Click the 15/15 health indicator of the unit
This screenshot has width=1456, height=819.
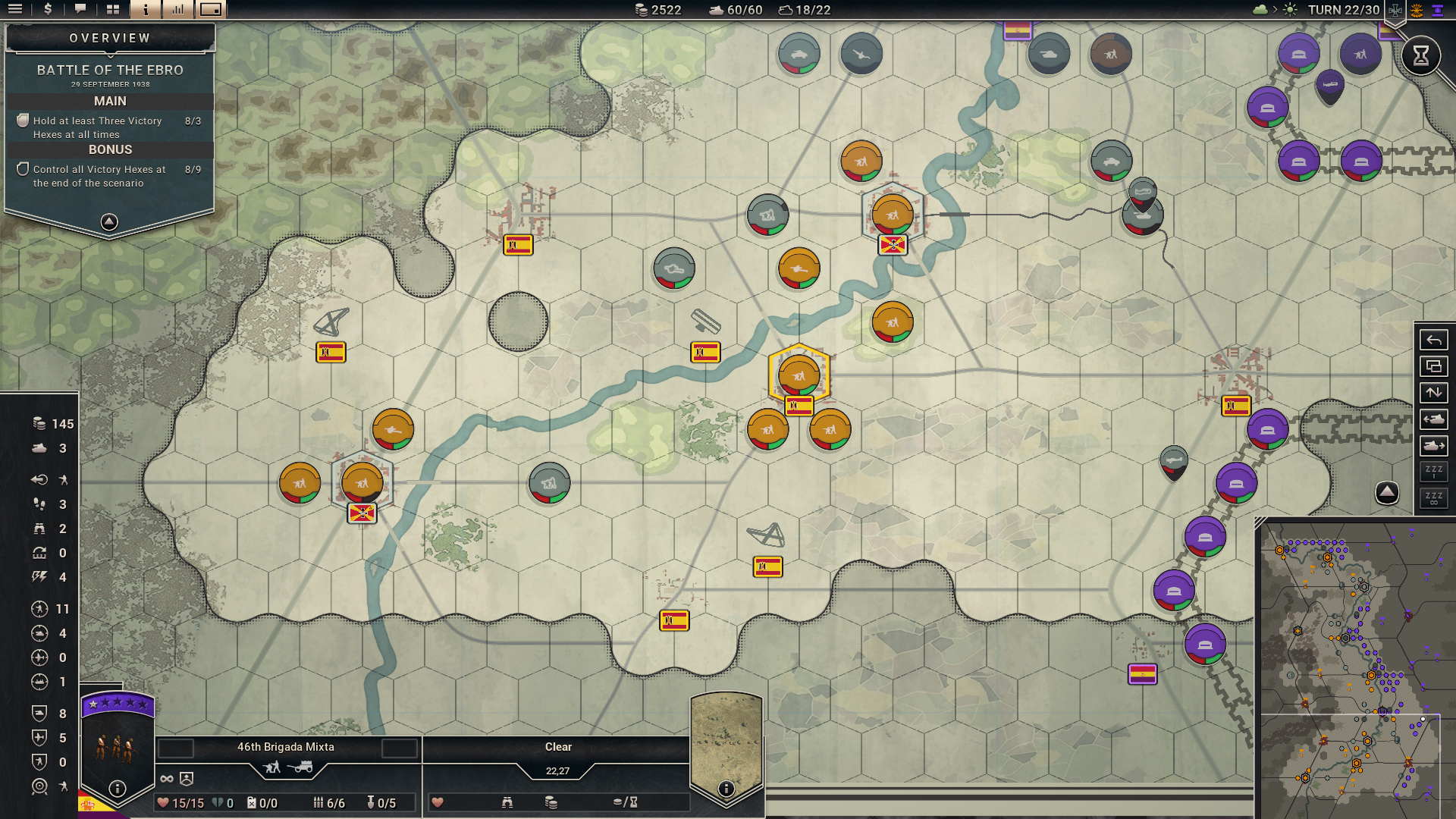tap(180, 802)
